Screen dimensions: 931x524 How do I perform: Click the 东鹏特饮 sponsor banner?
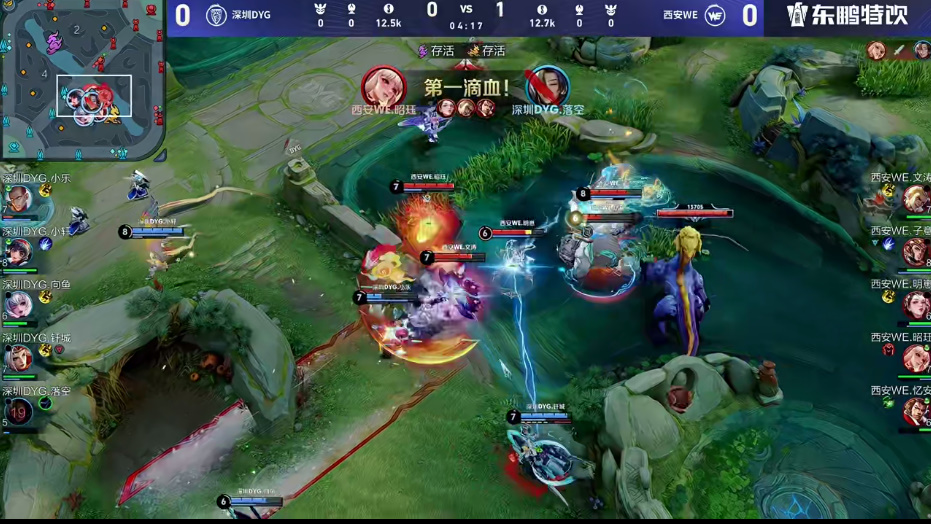846,16
